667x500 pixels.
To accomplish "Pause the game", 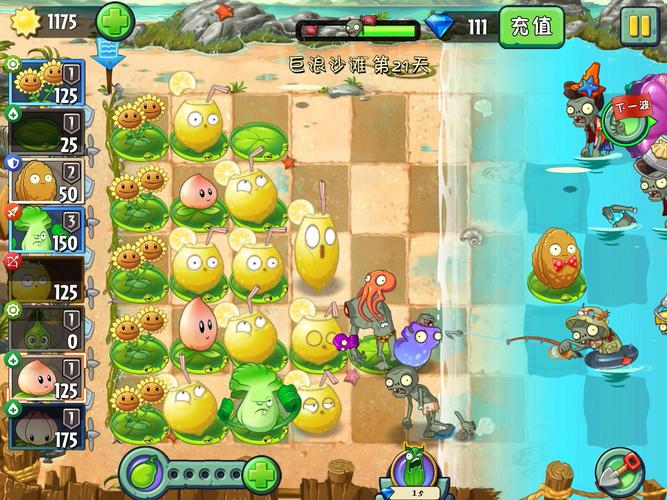I will [637, 25].
